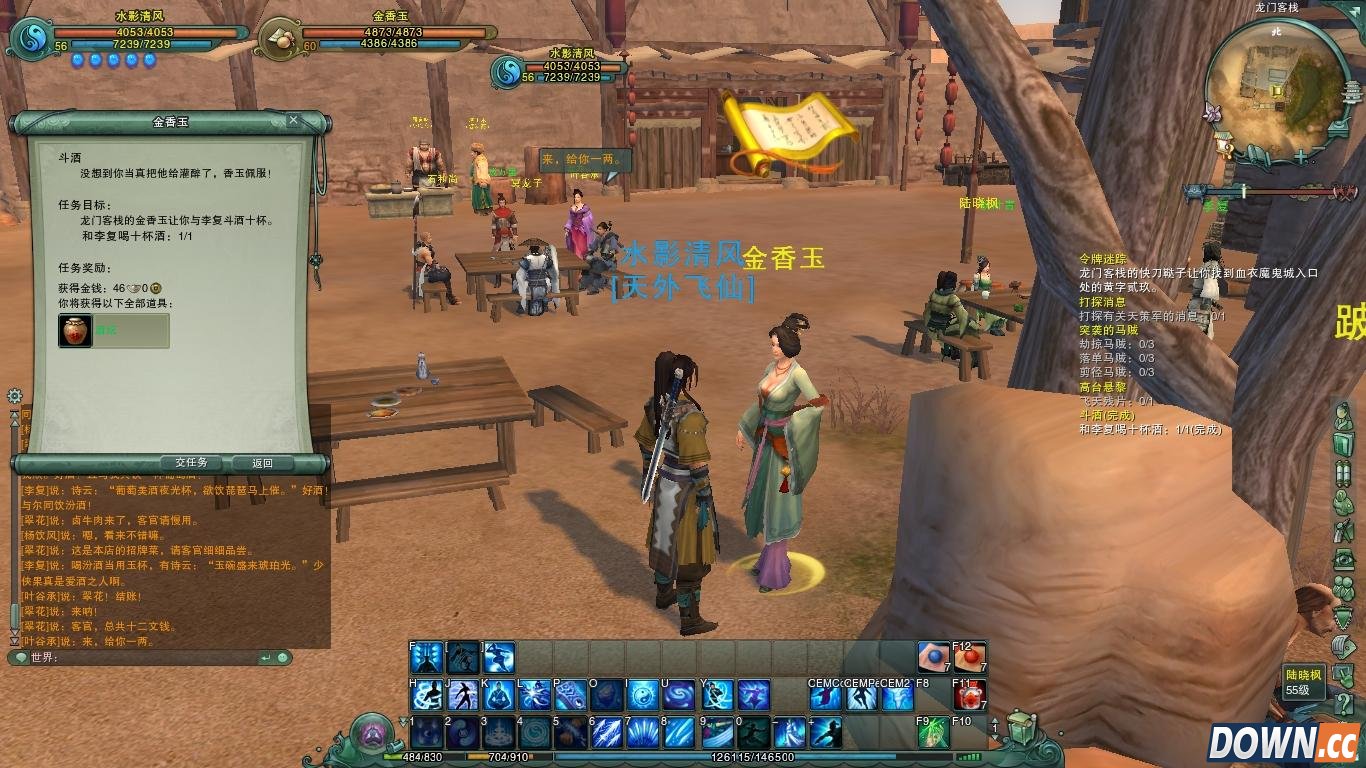Use the F11 red flask item
Viewport: 1366px width, 768px height.
(968, 695)
